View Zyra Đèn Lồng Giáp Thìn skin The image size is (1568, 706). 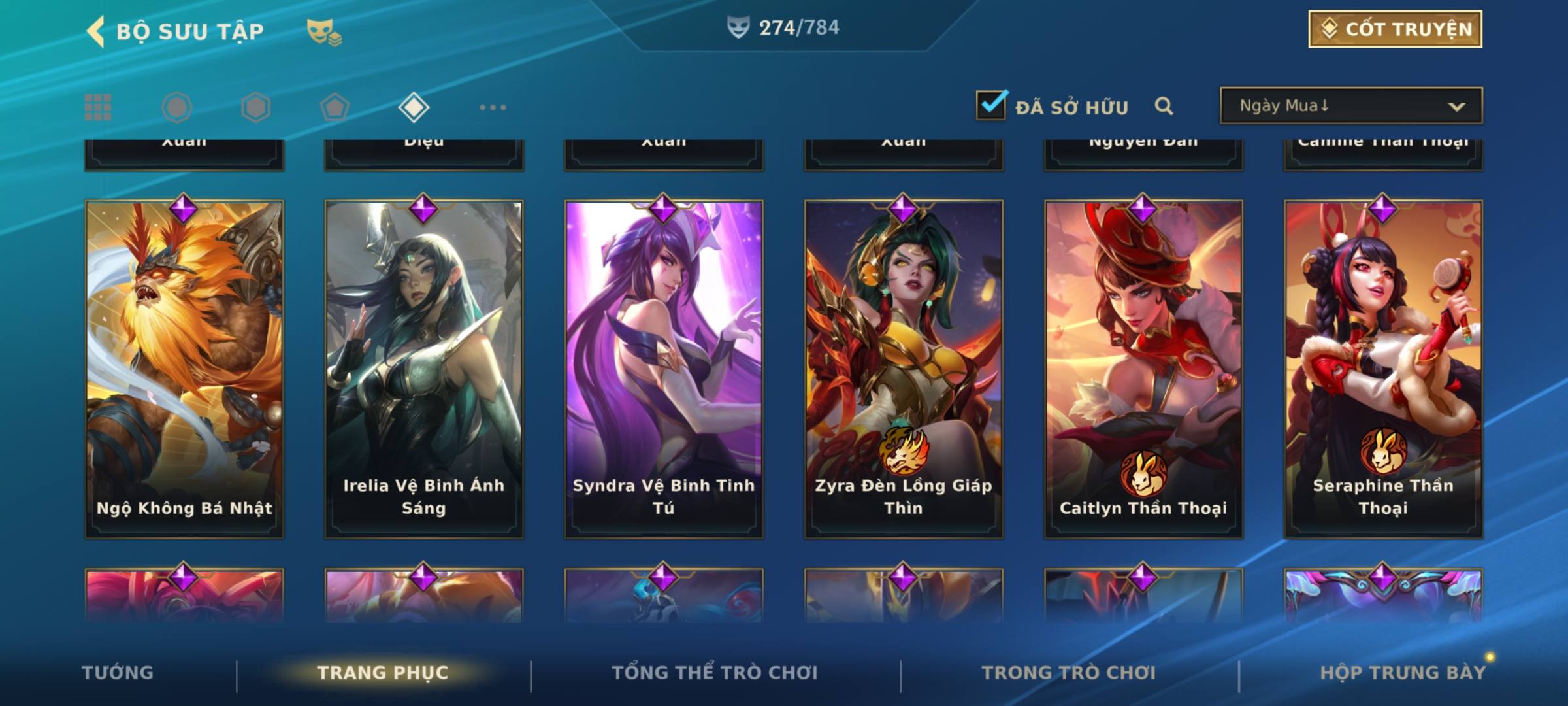click(904, 369)
